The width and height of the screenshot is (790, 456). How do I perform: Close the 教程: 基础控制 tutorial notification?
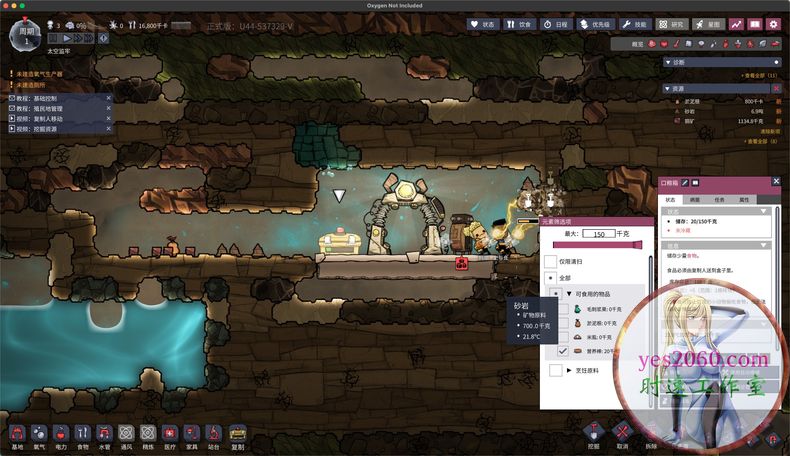[x=109, y=99]
